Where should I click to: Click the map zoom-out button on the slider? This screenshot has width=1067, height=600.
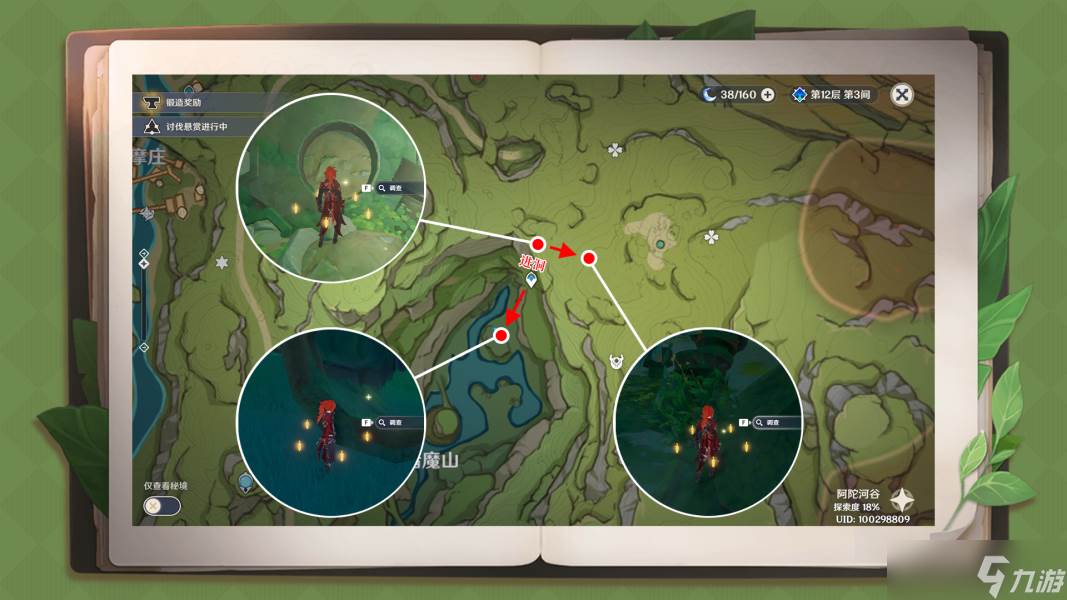[x=144, y=347]
